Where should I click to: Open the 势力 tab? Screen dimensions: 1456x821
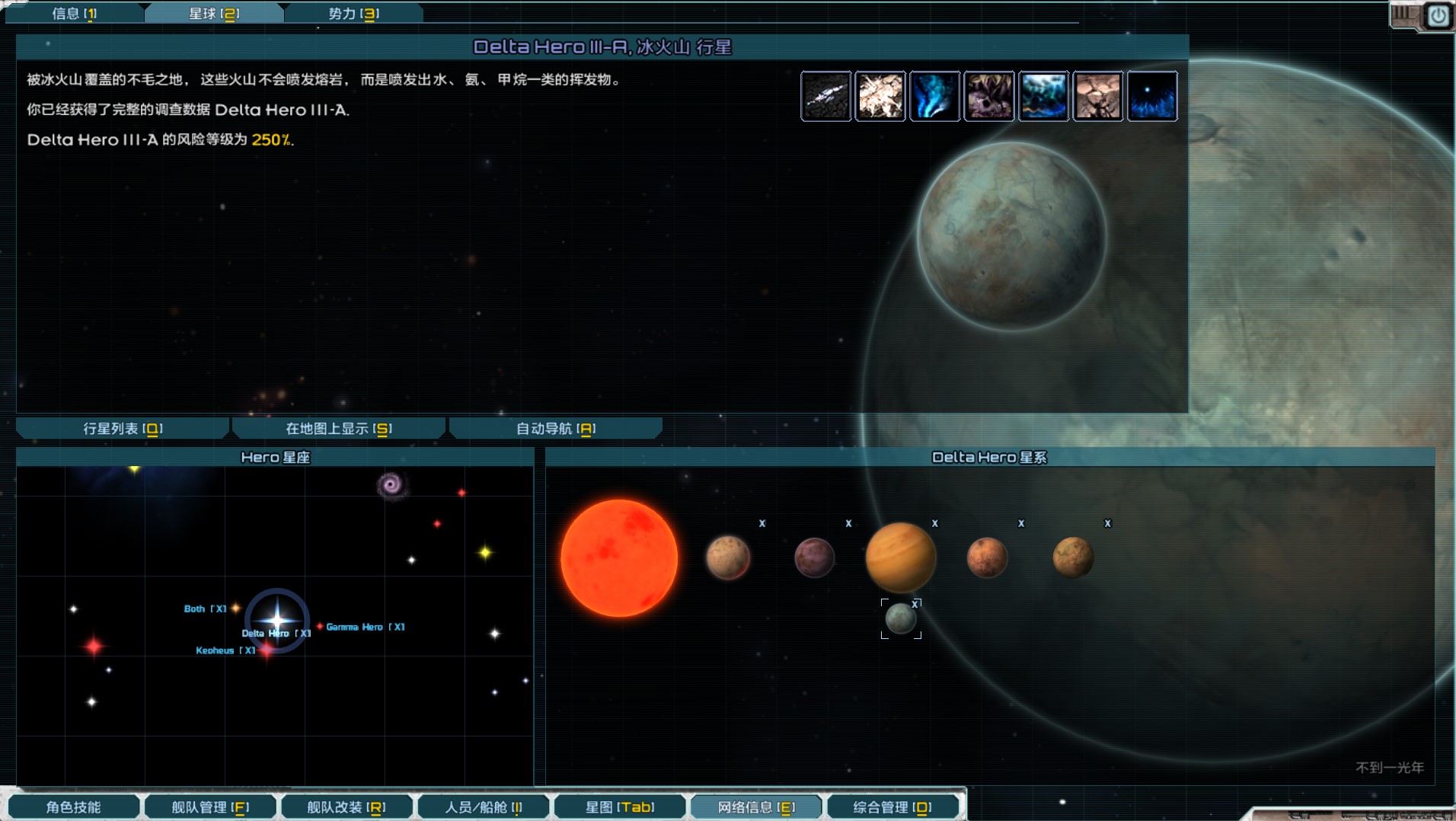pyautogui.click(x=353, y=13)
